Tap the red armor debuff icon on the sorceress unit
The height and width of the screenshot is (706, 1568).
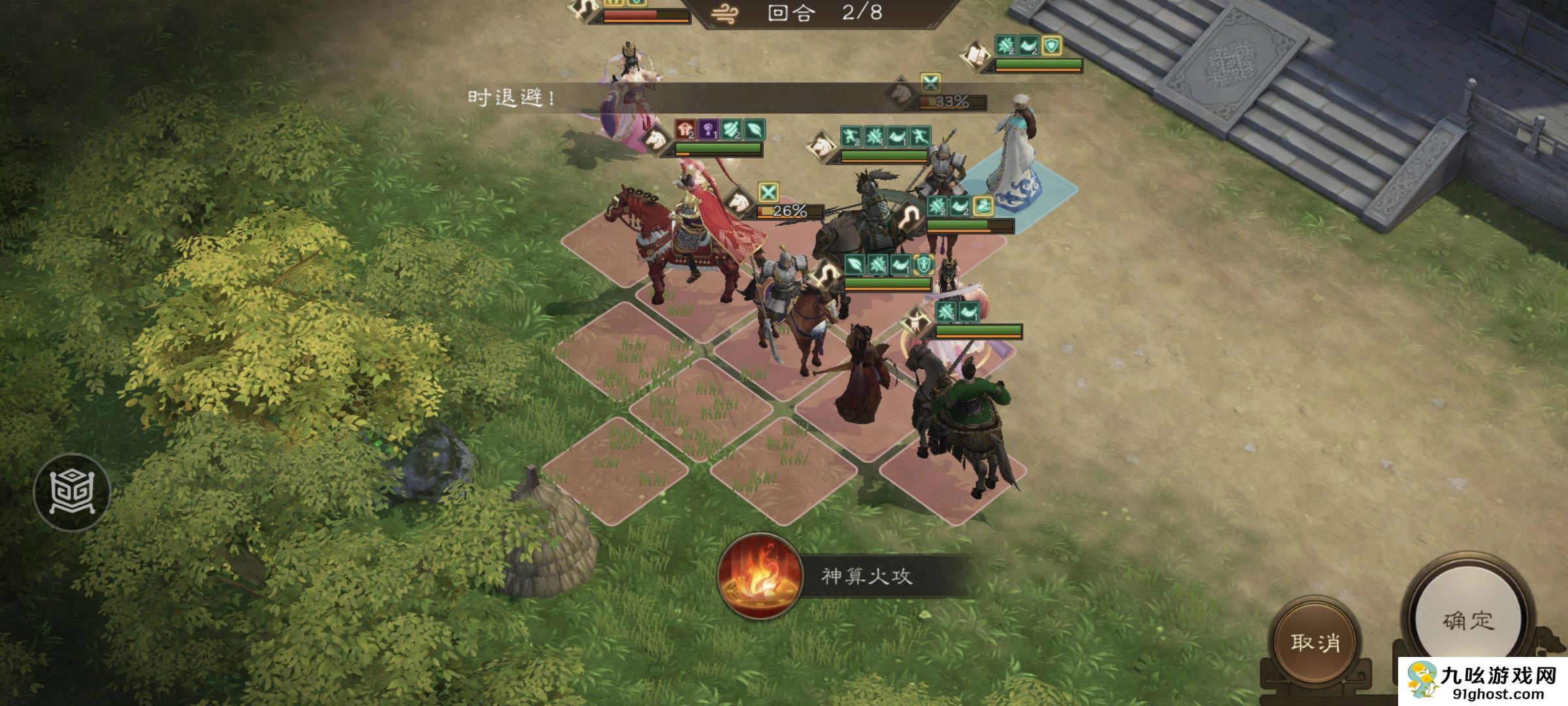point(684,128)
